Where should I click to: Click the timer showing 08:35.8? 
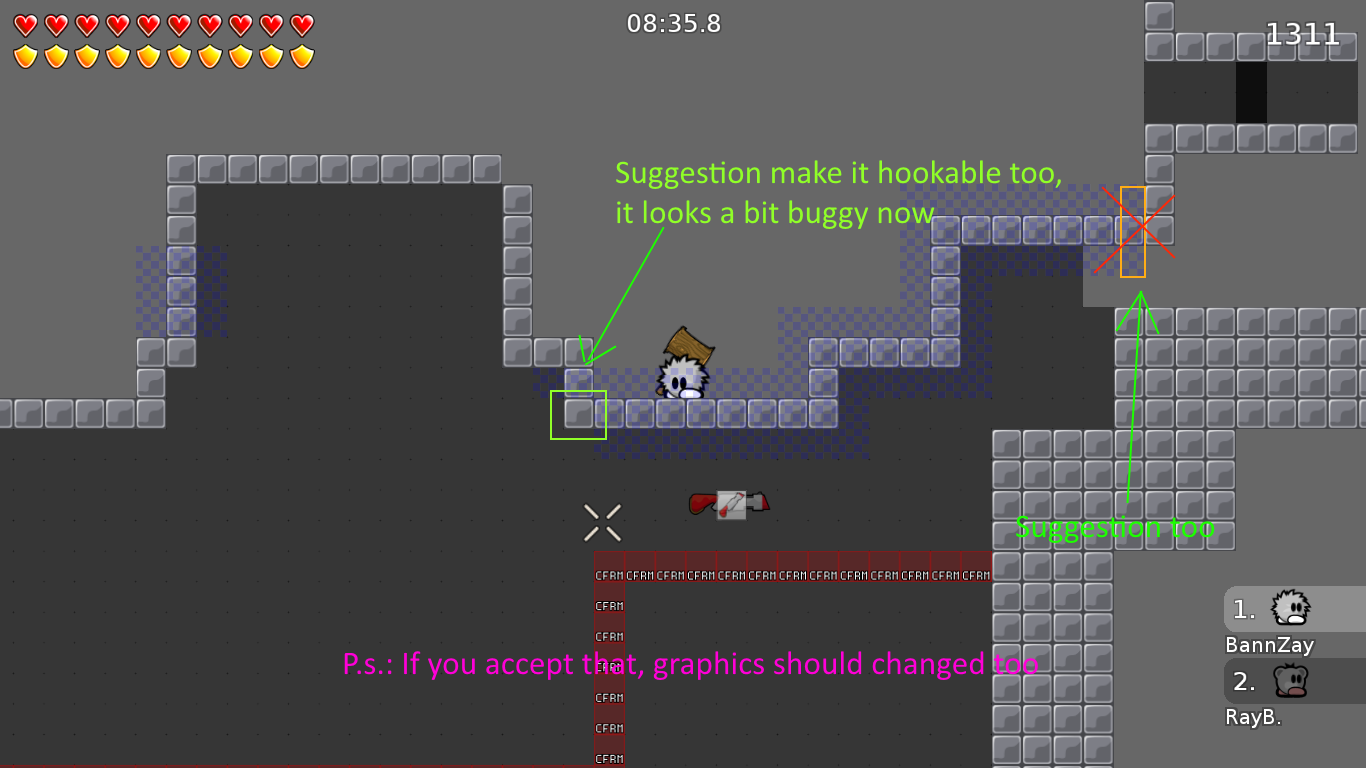pyautogui.click(x=674, y=24)
